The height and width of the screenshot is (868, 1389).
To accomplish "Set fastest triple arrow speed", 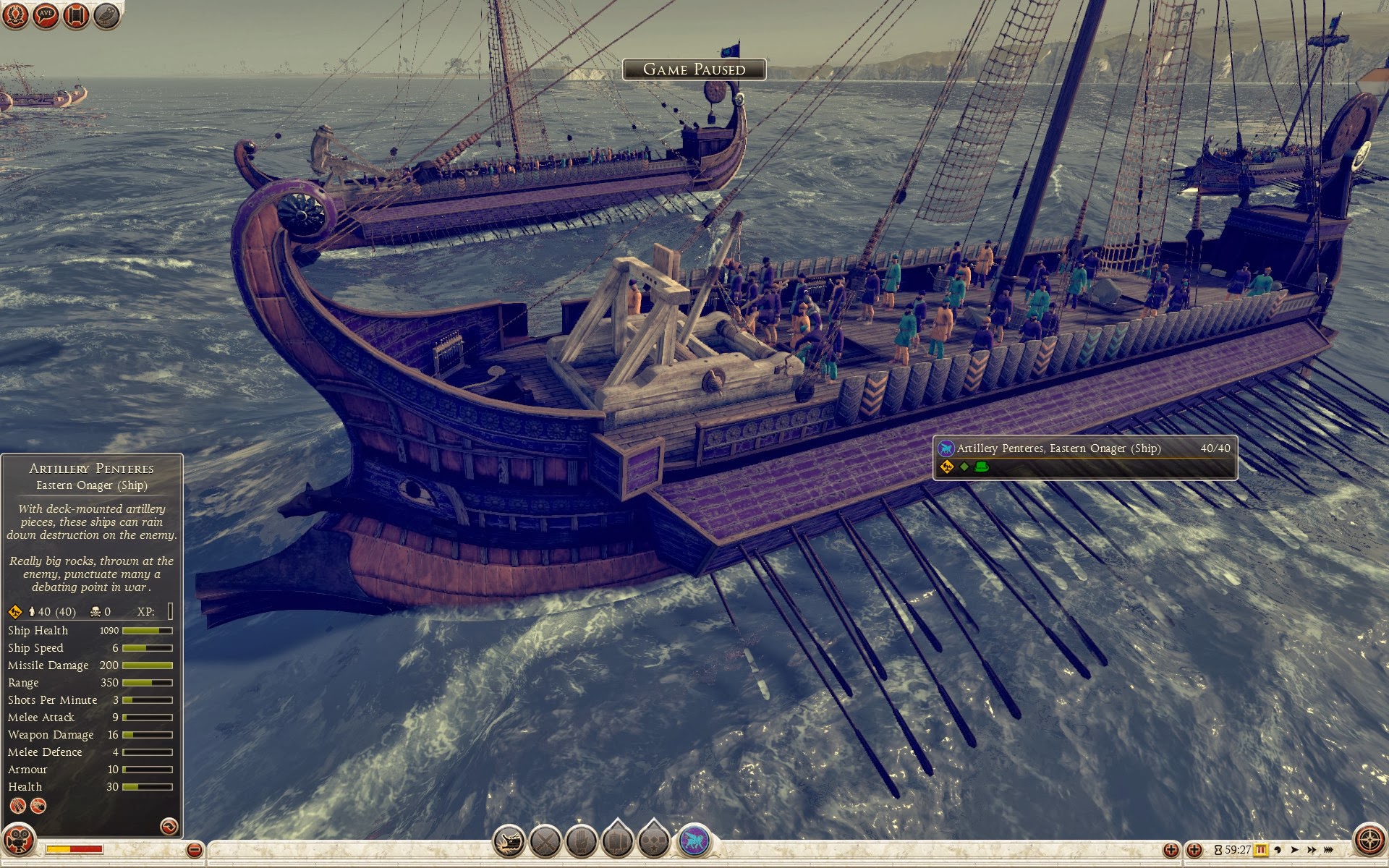I will [x=1330, y=850].
